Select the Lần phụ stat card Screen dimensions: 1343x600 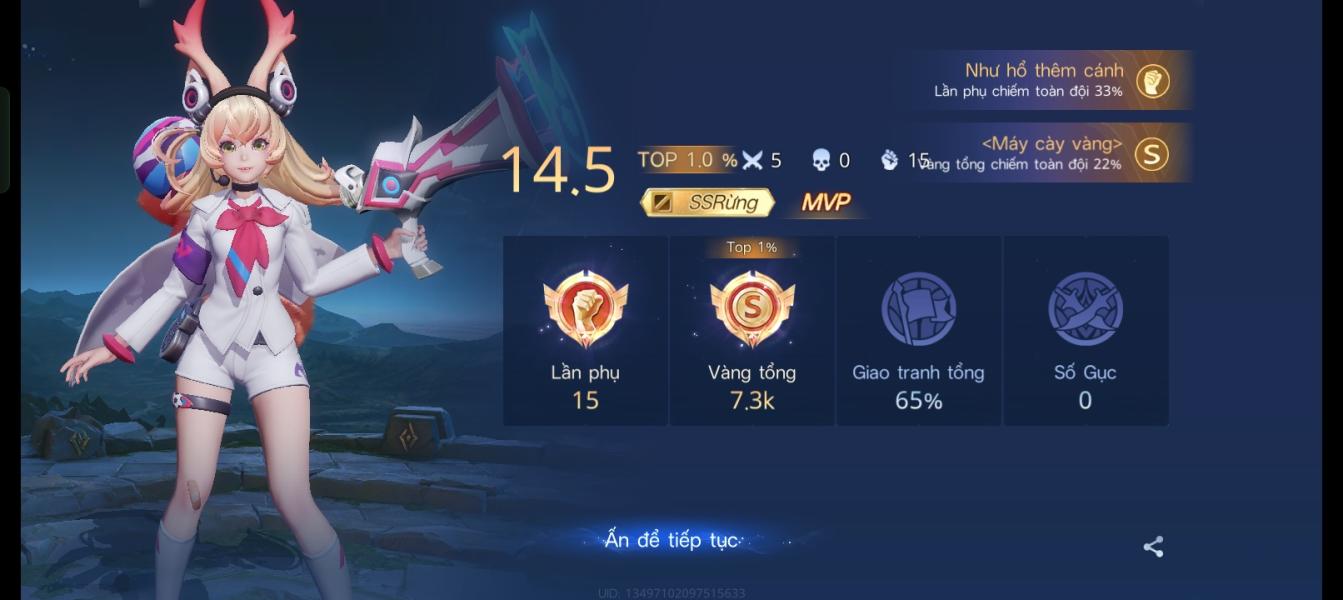(x=585, y=331)
